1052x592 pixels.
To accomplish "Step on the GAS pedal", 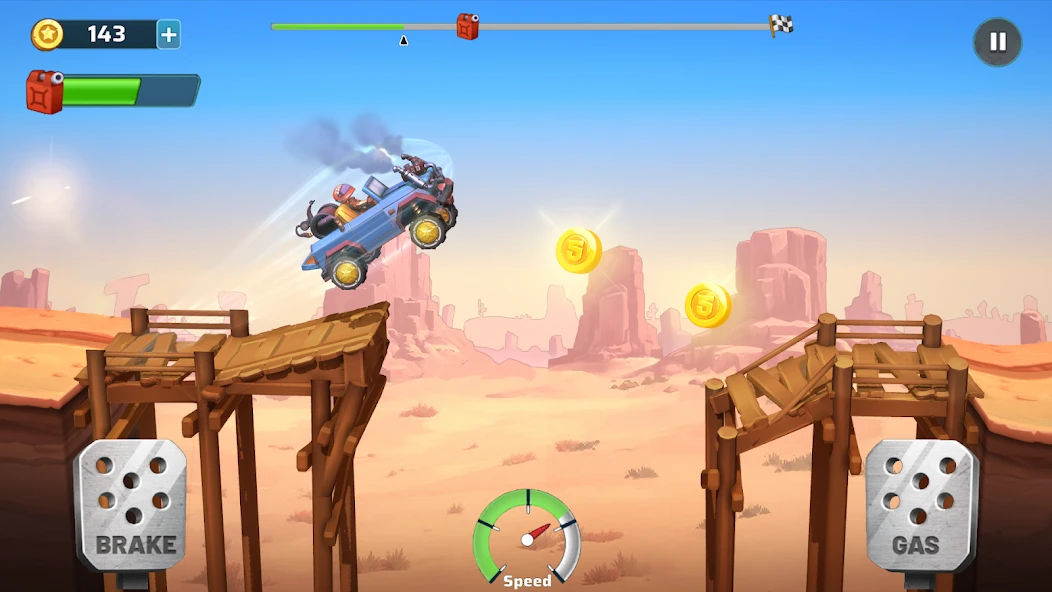I will [919, 505].
